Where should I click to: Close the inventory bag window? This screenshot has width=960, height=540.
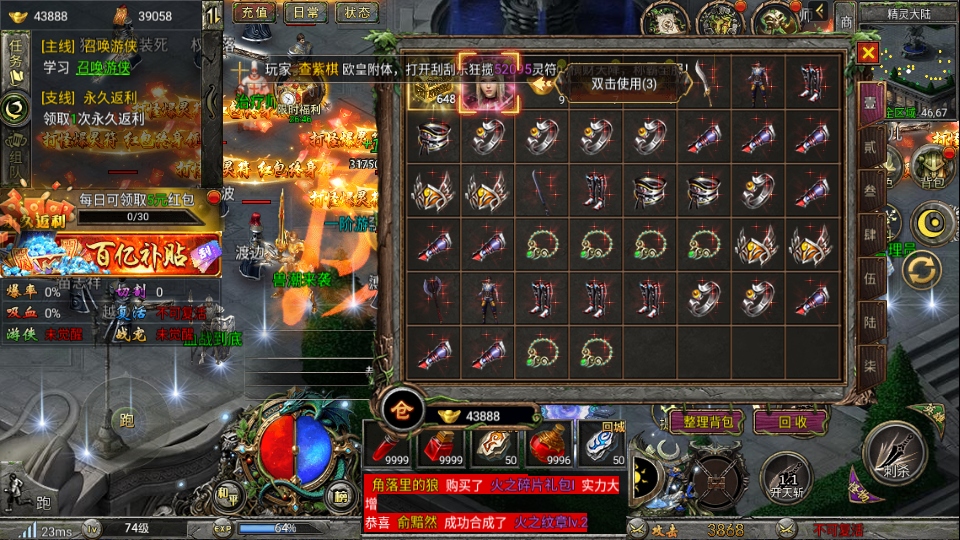click(x=868, y=53)
